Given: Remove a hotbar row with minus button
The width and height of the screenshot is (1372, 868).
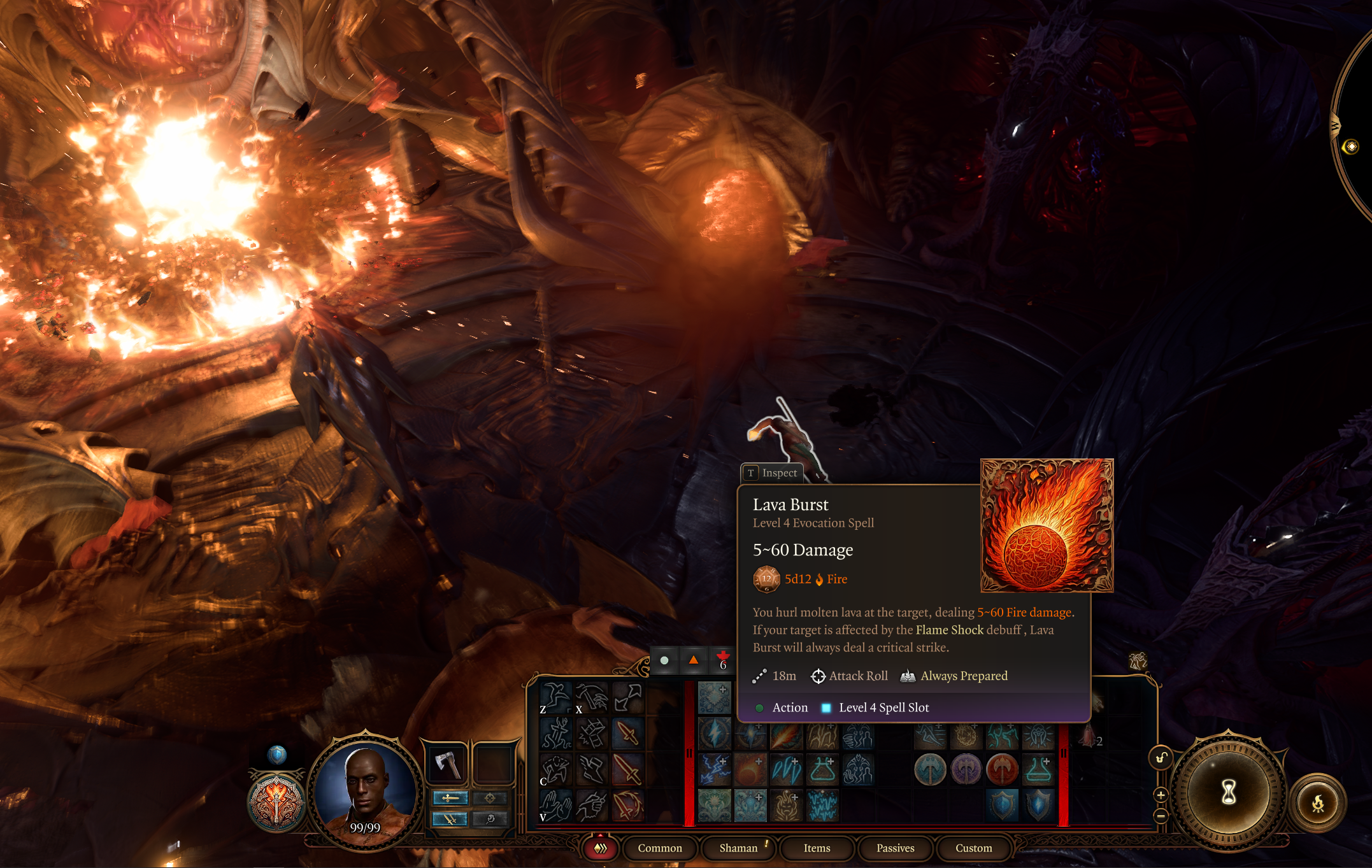Looking at the screenshot, I should [1161, 815].
